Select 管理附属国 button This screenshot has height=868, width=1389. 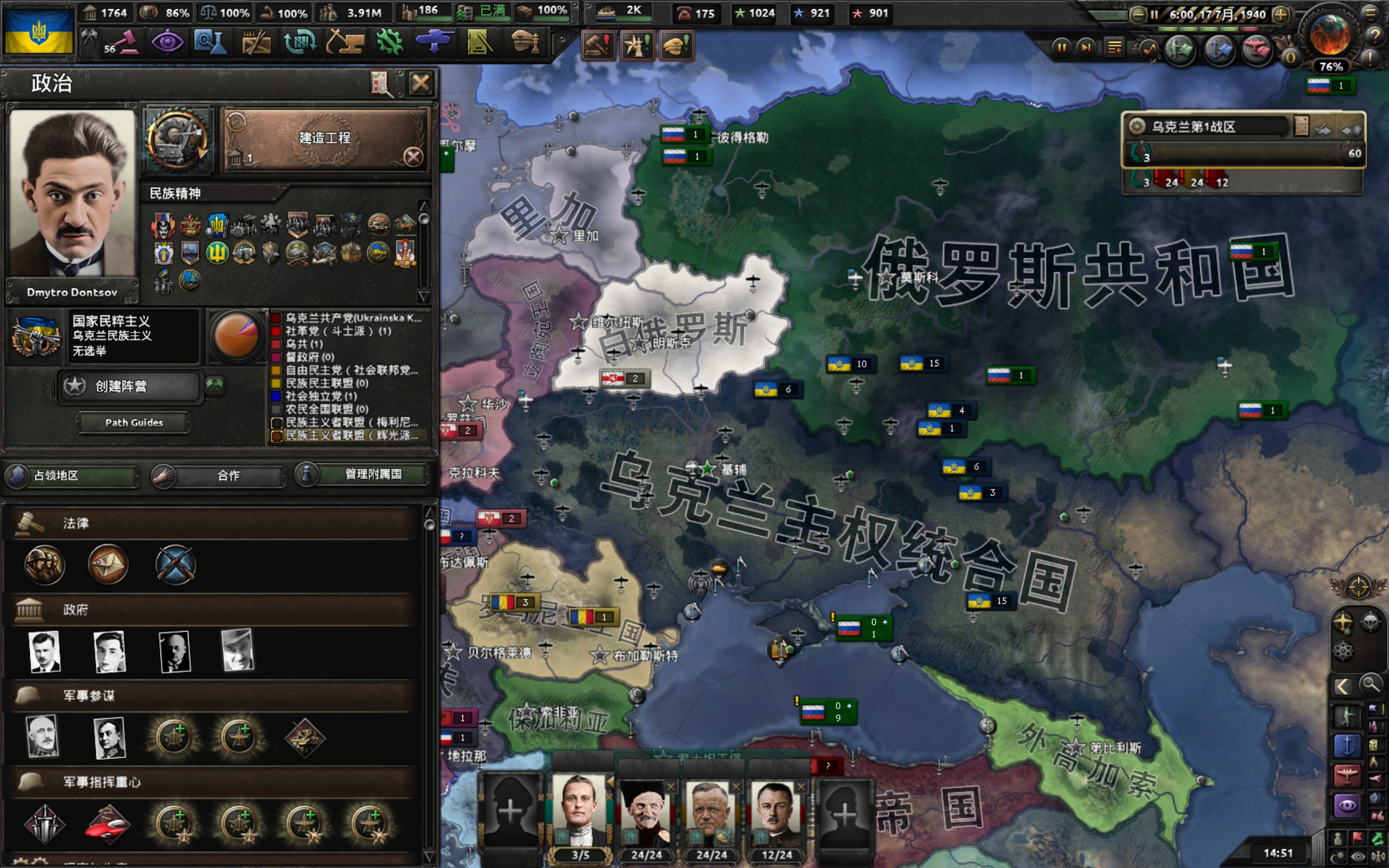click(364, 474)
